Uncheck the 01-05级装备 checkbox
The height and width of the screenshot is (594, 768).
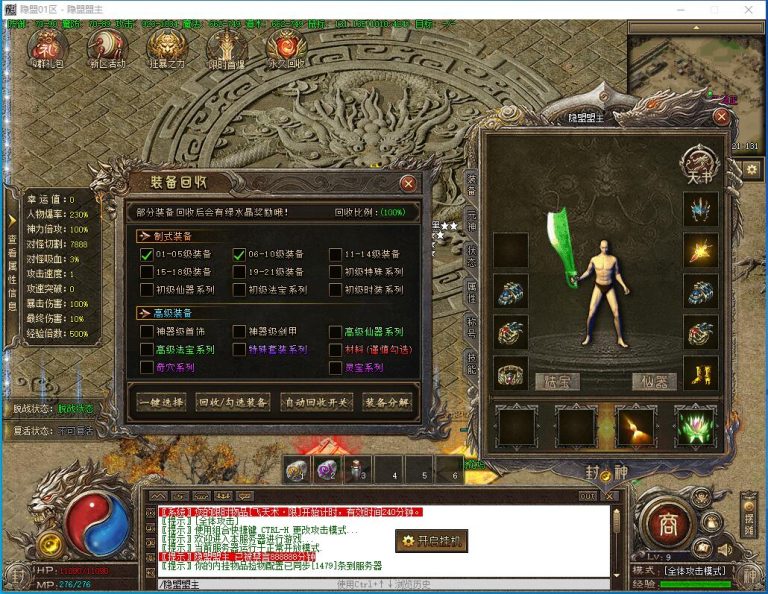147,255
